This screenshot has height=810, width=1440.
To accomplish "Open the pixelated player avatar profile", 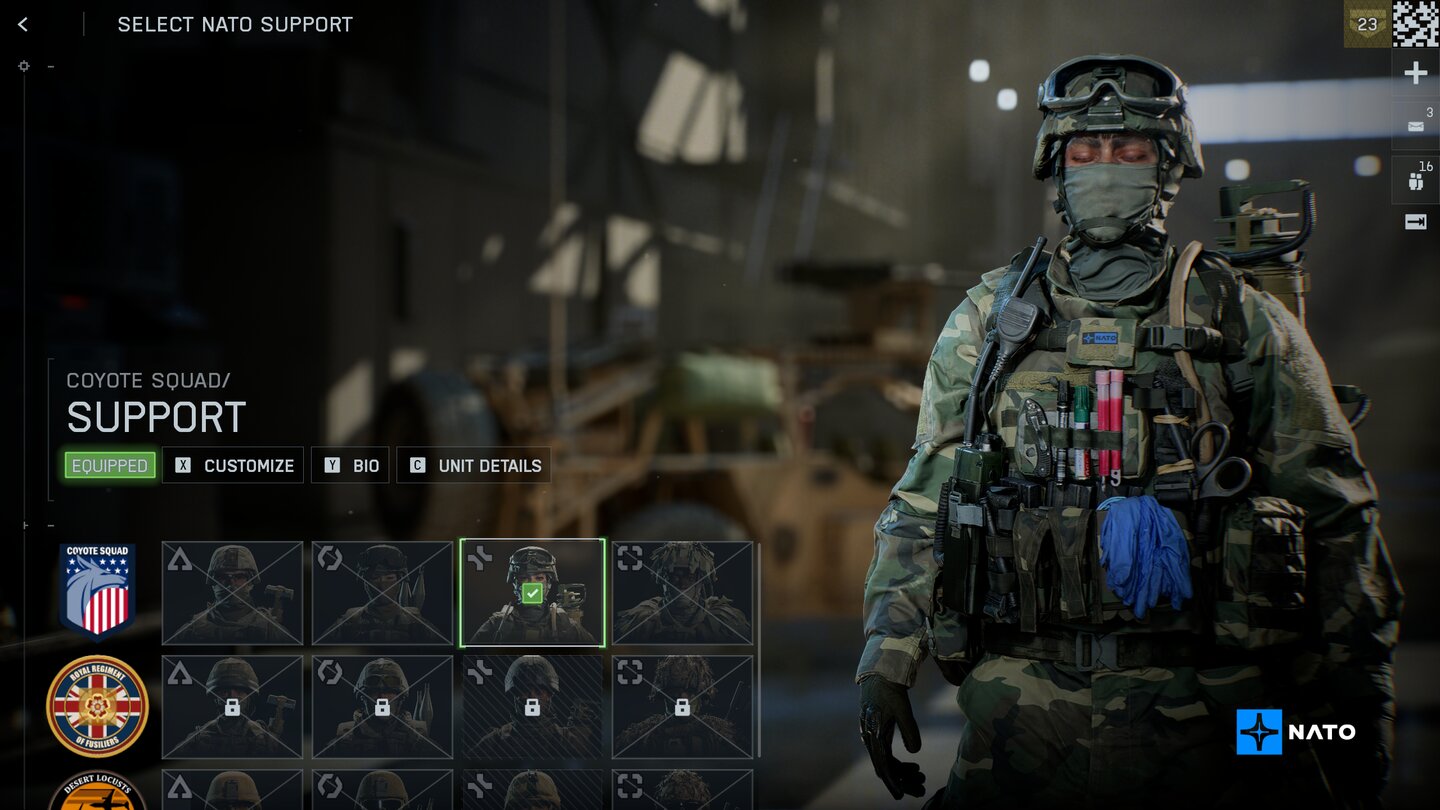I will point(1416,24).
